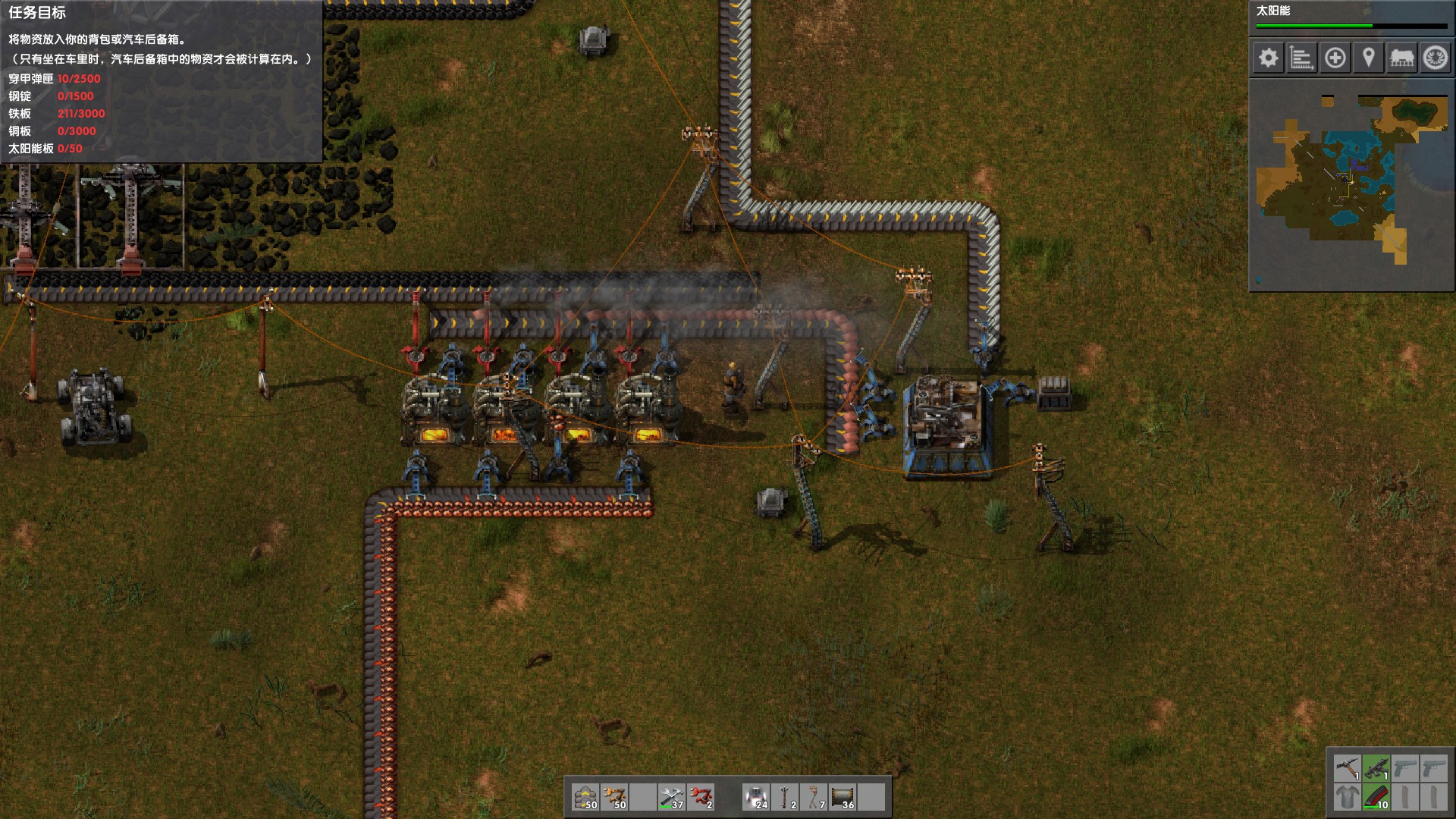Toggle the pickaxe tool slot in bottom-right
Screen dimensions: 1456x819
1348,767
